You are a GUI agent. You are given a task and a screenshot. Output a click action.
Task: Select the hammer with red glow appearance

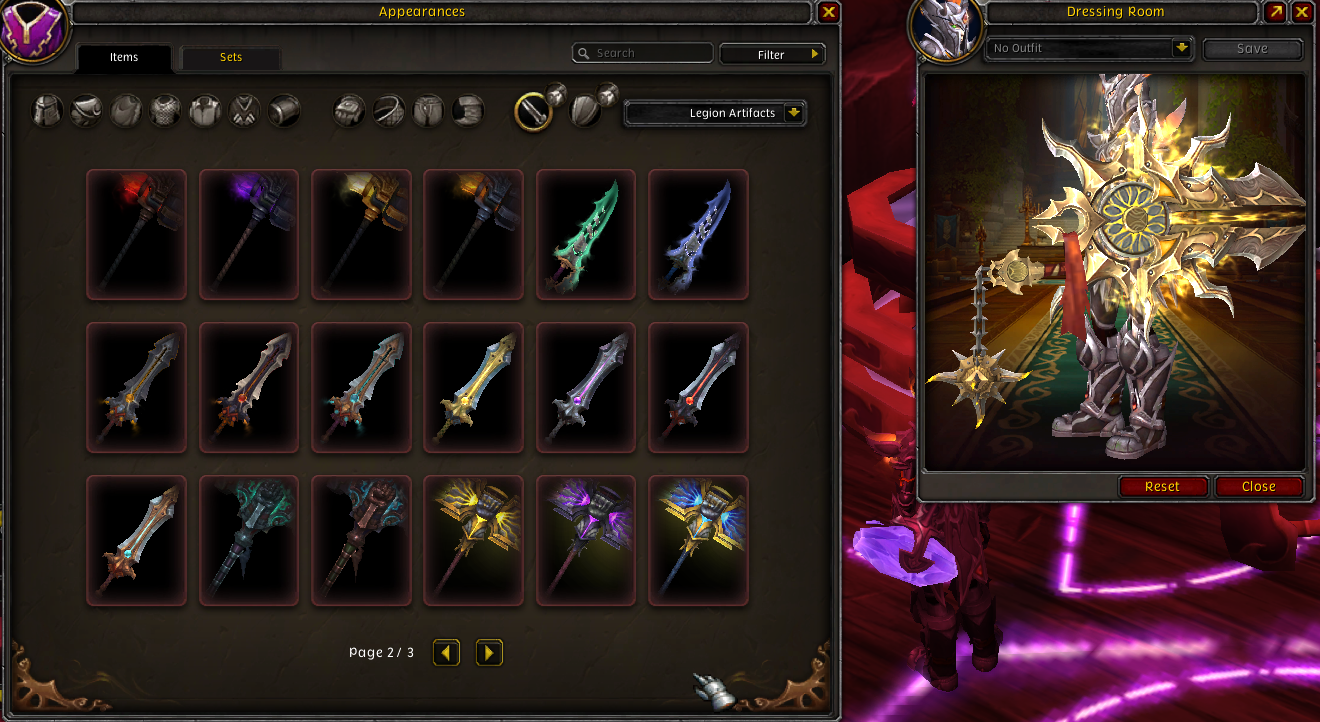[x=136, y=234]
